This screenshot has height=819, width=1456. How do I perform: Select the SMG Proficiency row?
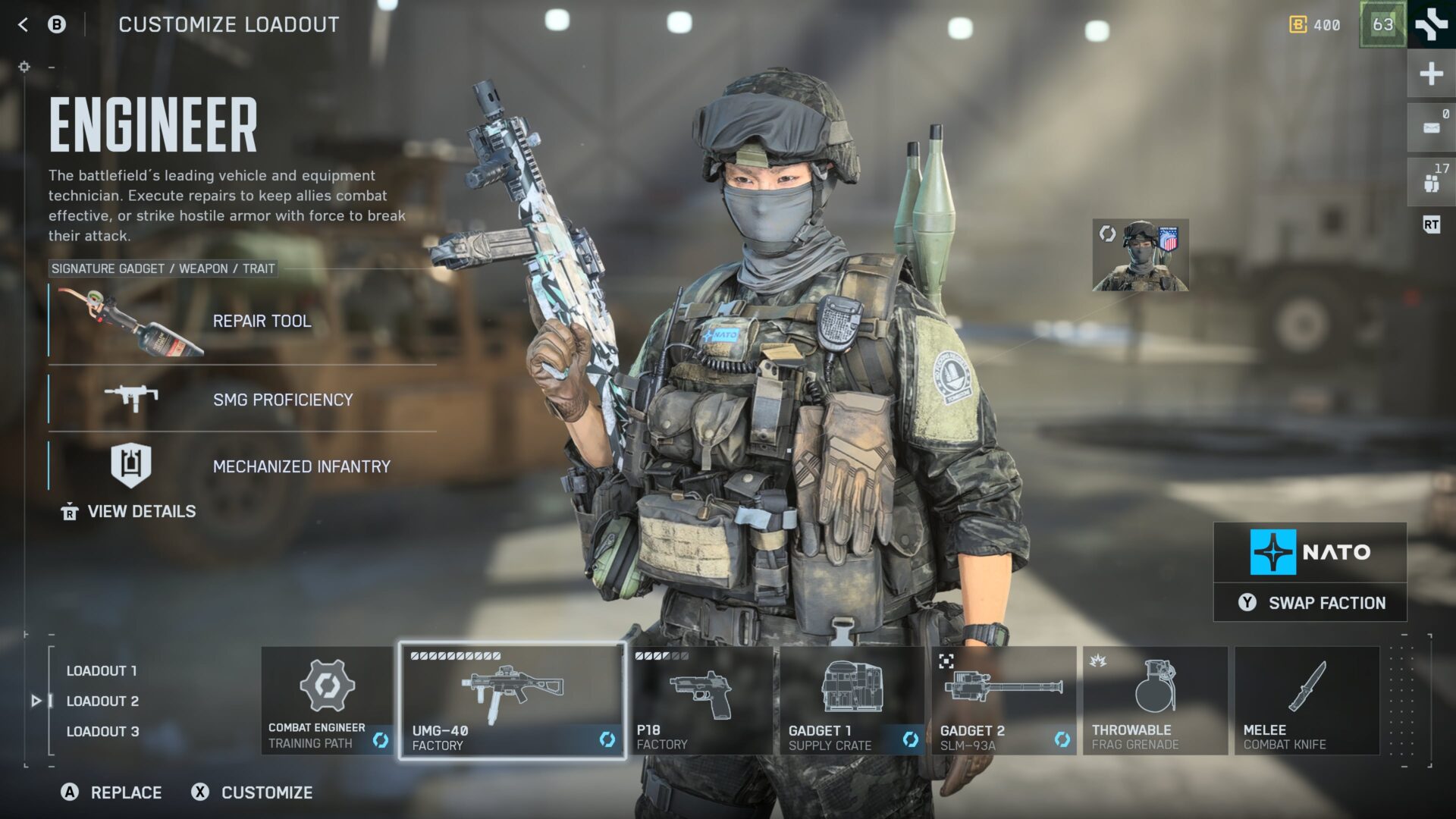click(243, 400)
